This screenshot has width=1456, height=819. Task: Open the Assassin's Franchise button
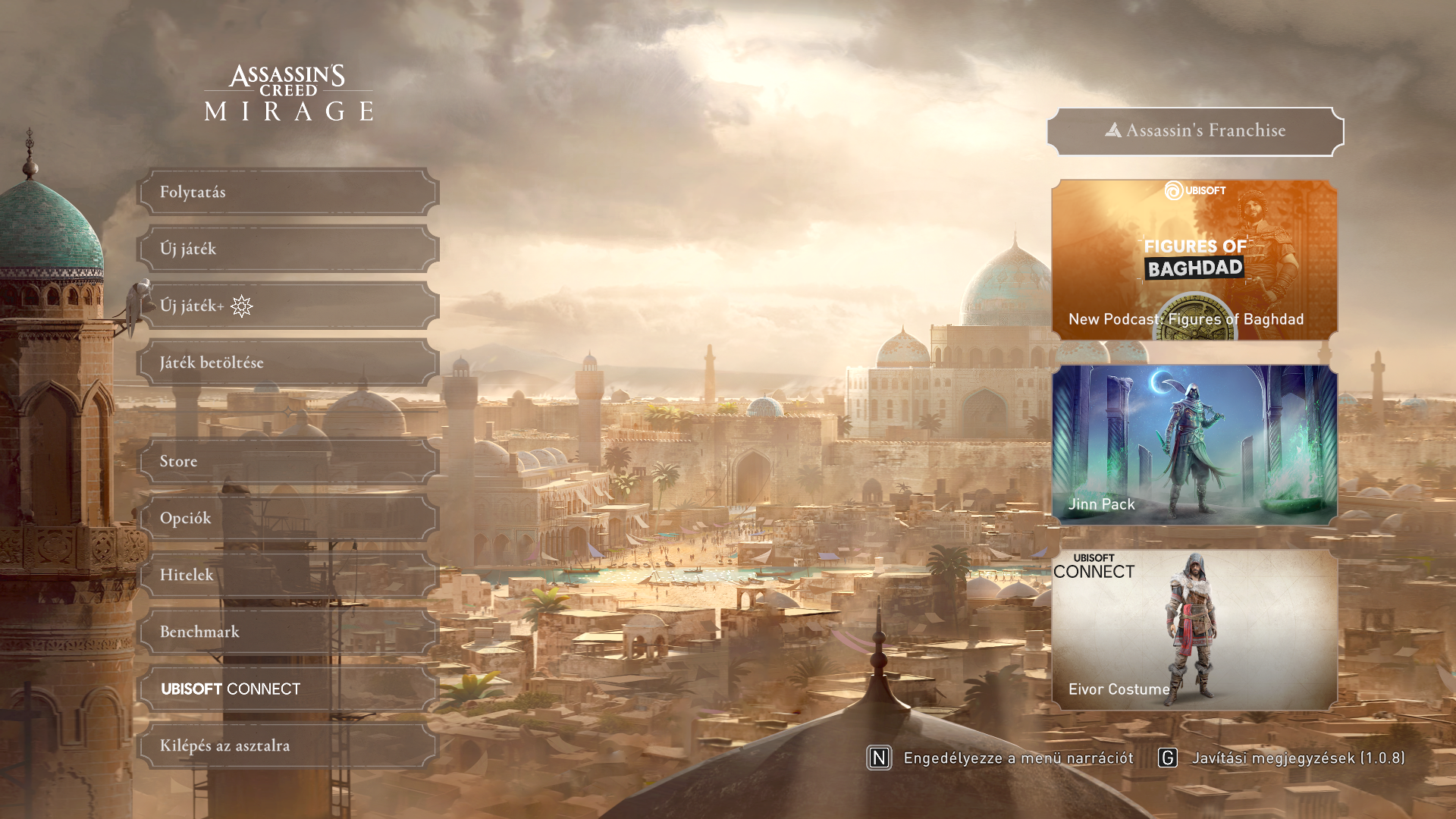(1195, 131)
